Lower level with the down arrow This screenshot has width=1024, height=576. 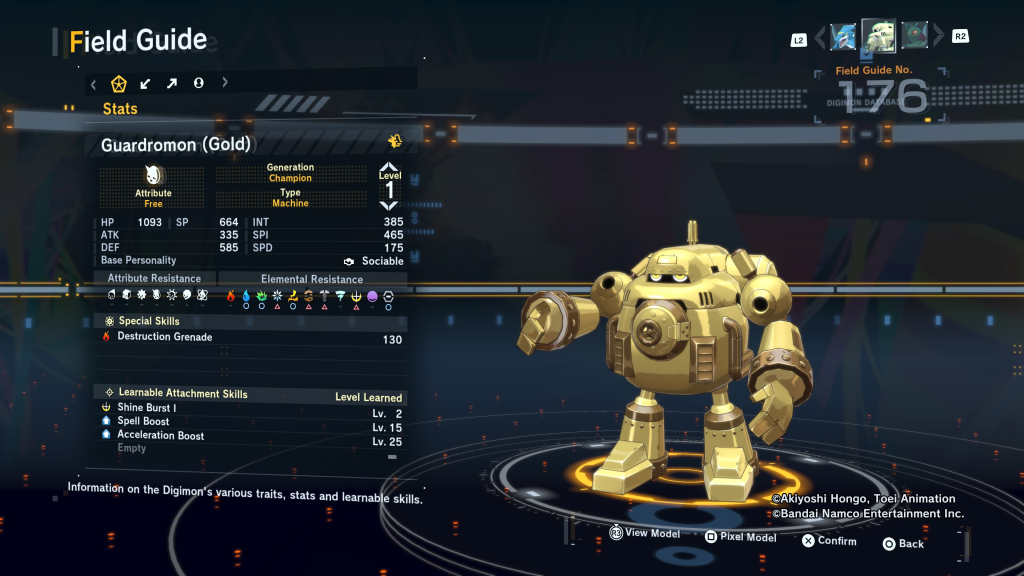389,205
